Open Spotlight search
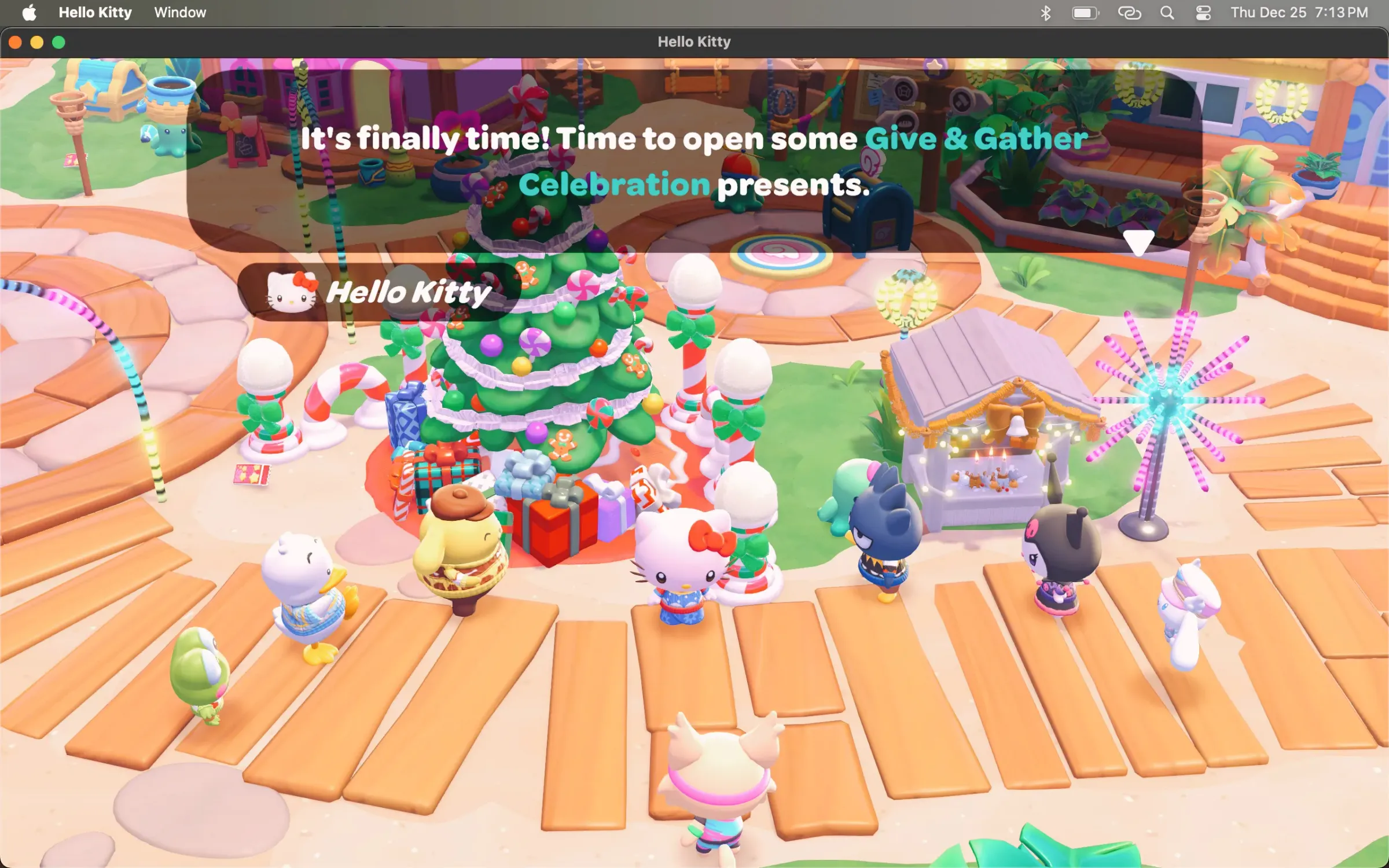Image resolution: width=1389 pixels, height=868 pixels. coord(1167,12)
